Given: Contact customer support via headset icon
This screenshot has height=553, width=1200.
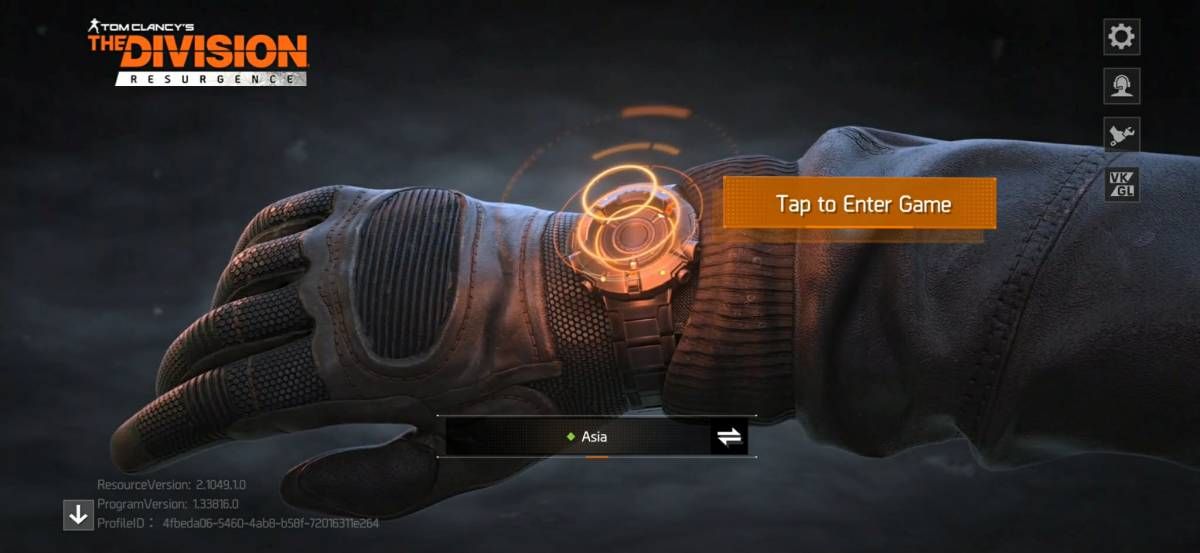Looking at the screenshot, I should [x=1122, y=86].
